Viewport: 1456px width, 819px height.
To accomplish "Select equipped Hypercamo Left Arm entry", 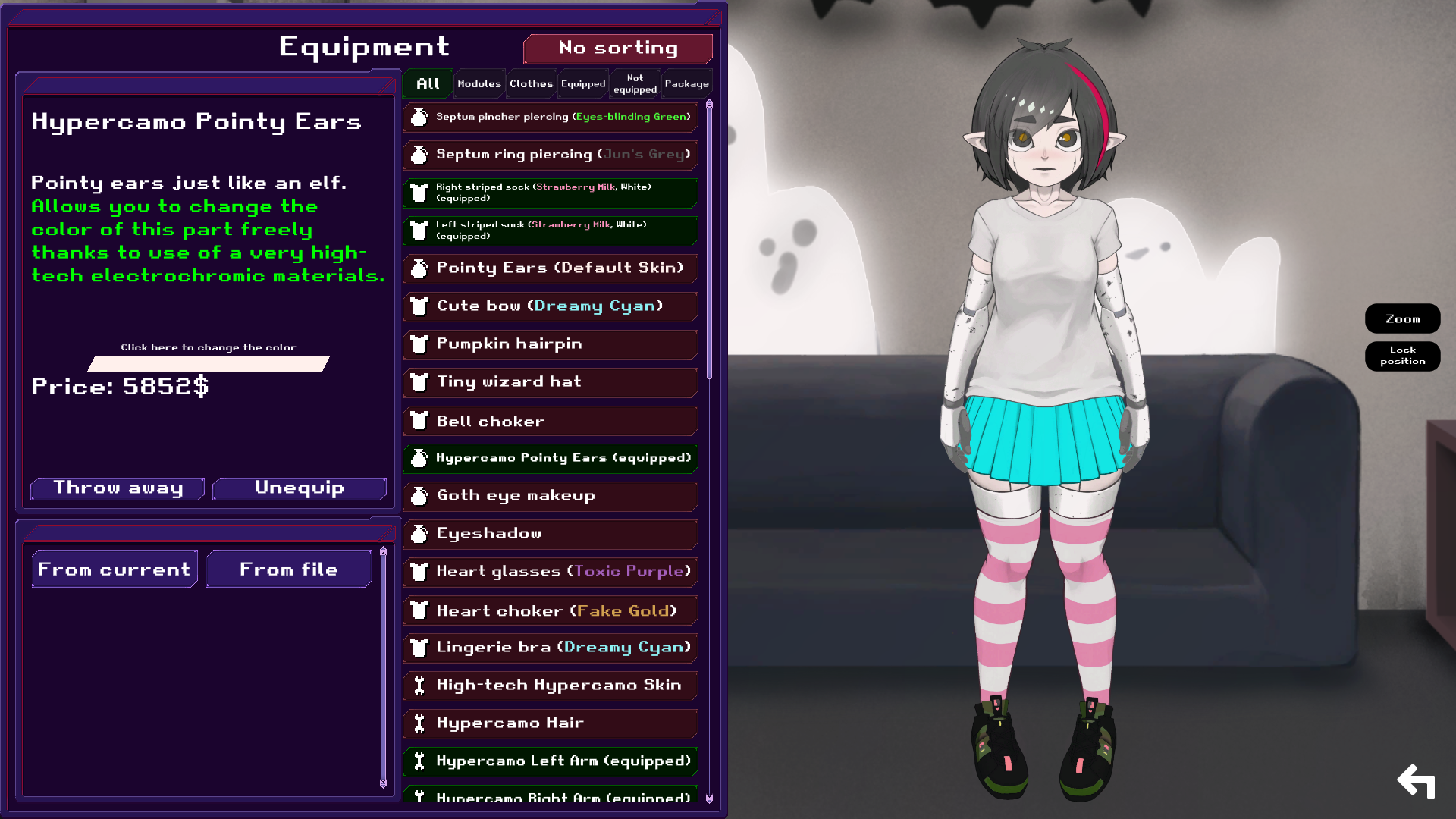I will (550, 761).
